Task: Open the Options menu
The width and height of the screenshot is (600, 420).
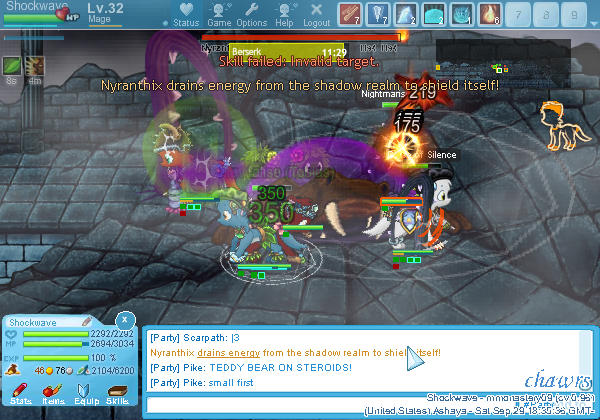Action: point(251,15)
